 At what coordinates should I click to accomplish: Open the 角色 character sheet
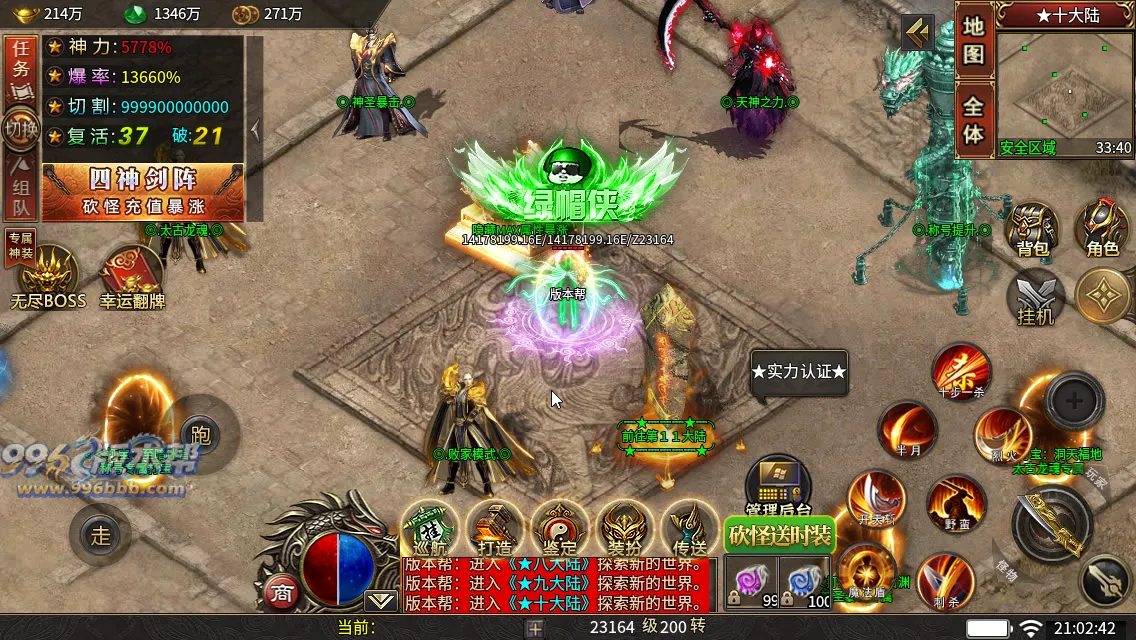tap(1102, 228)
